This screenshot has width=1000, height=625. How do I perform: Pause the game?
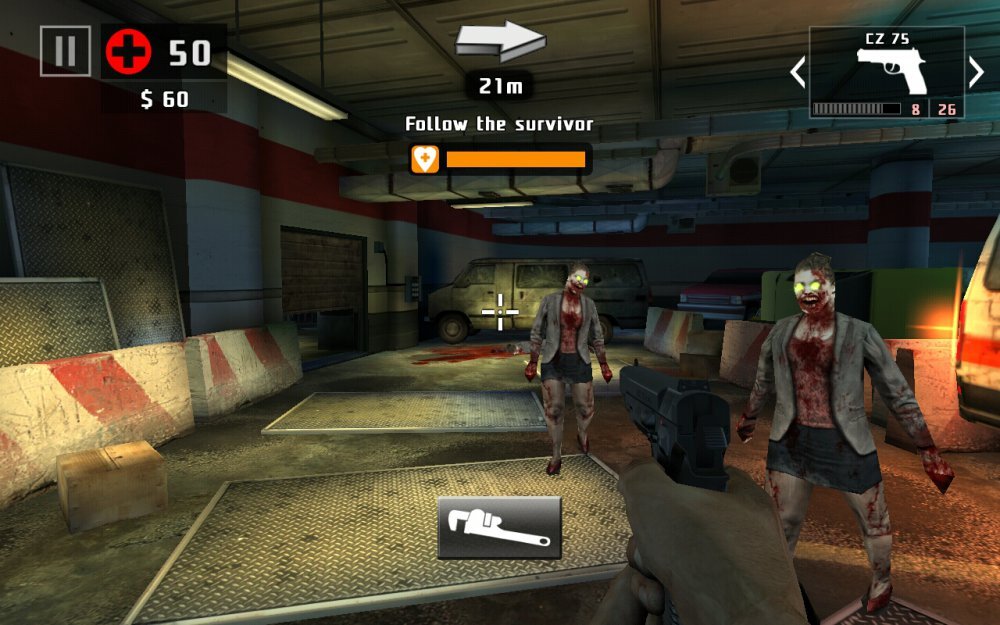[65, 51]
